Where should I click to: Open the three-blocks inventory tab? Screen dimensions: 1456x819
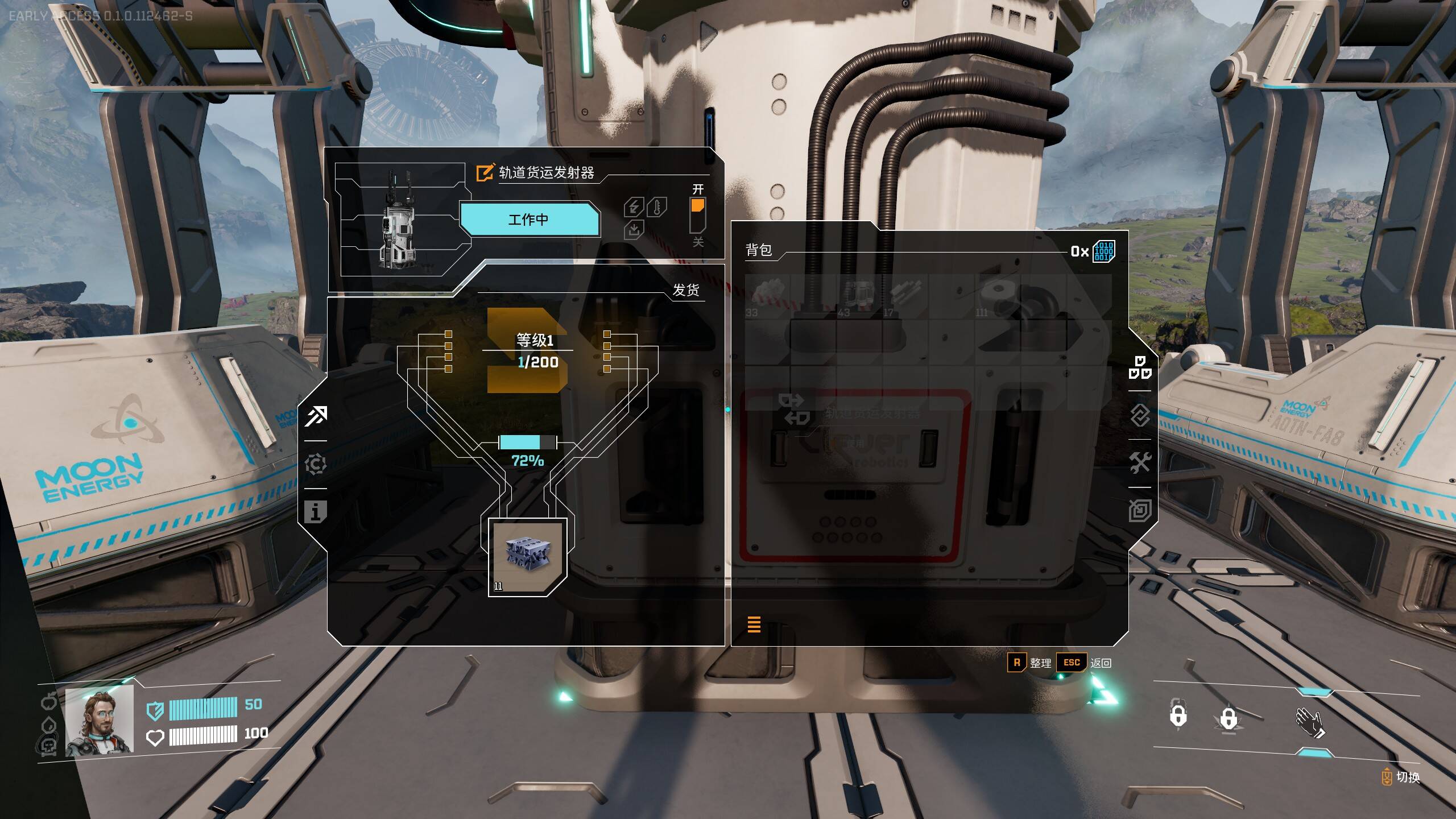pyautogui.click(x=1140, y=368)
